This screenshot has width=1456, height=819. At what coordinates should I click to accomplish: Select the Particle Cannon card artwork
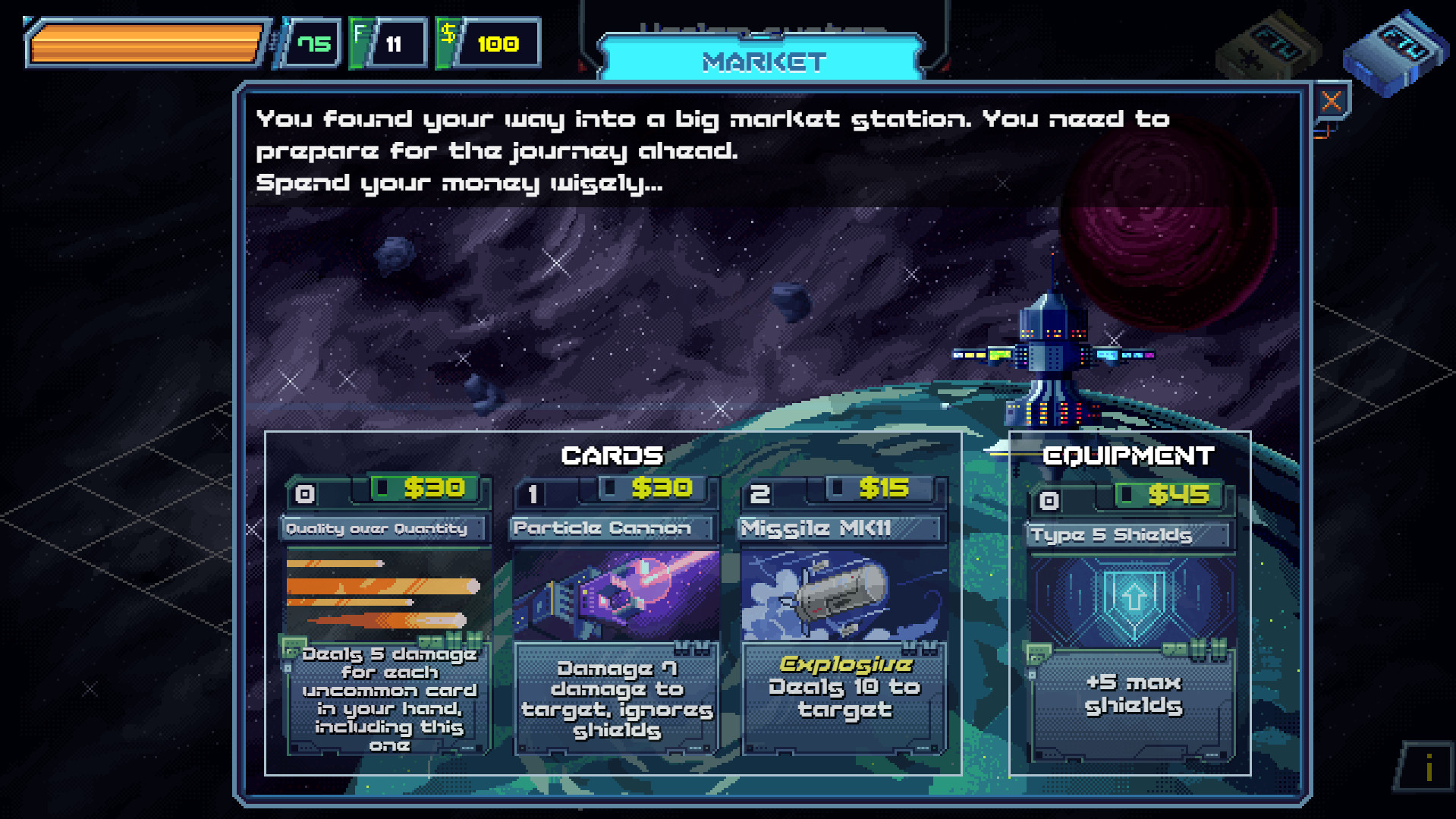point(616,594)
